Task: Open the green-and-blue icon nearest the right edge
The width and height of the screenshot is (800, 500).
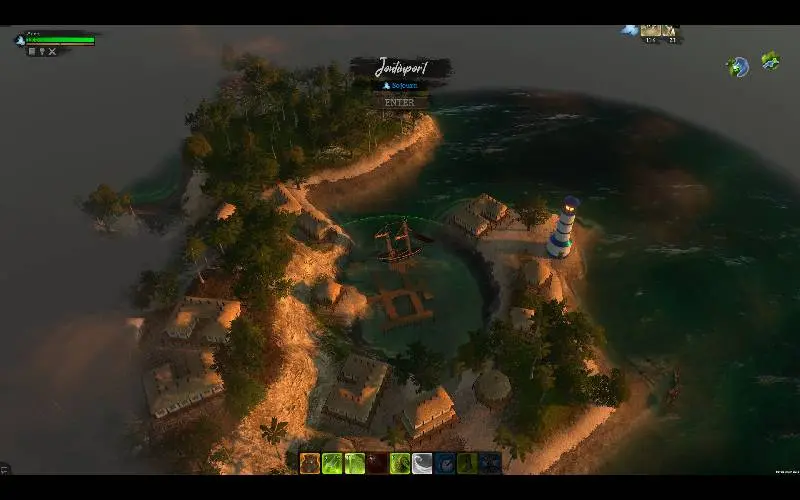Action: (770, 61)
